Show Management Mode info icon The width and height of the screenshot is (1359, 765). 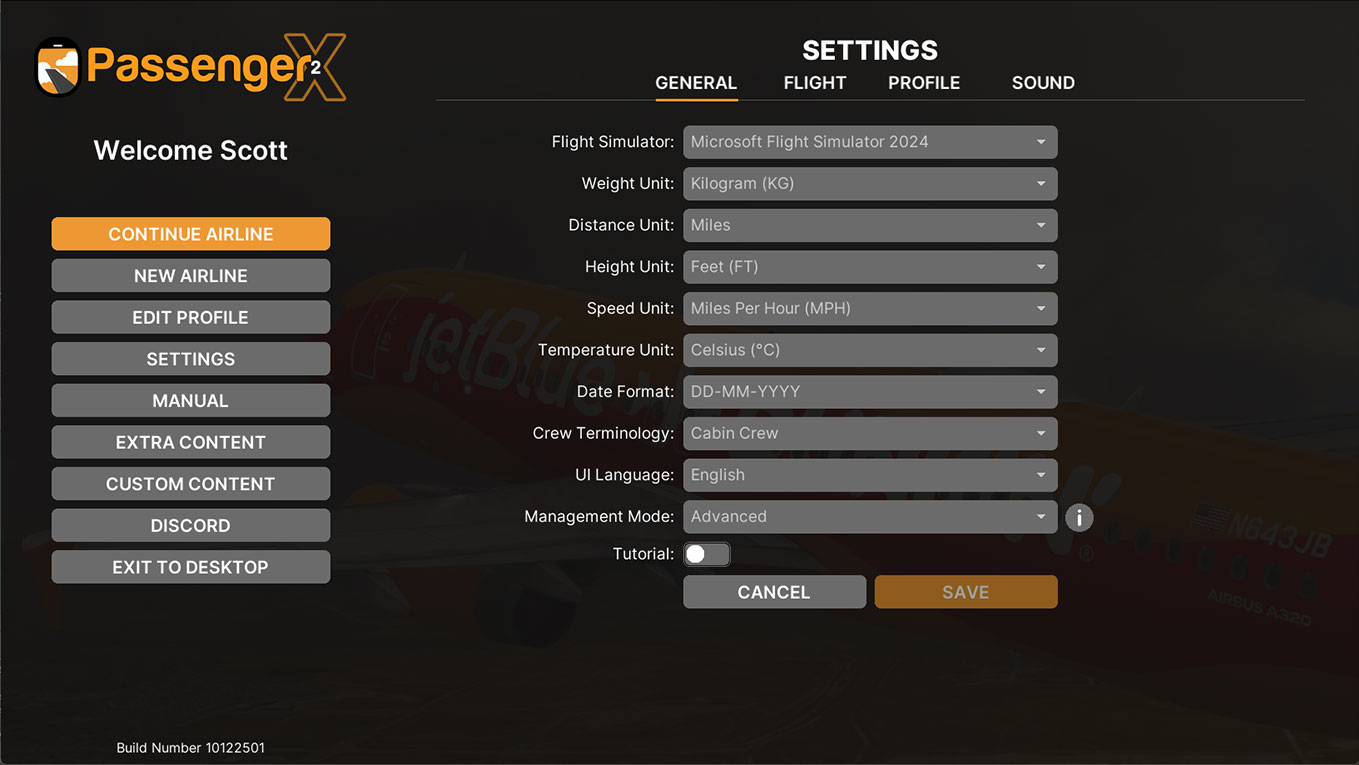pyautogui.click(x=1079, y=518)
